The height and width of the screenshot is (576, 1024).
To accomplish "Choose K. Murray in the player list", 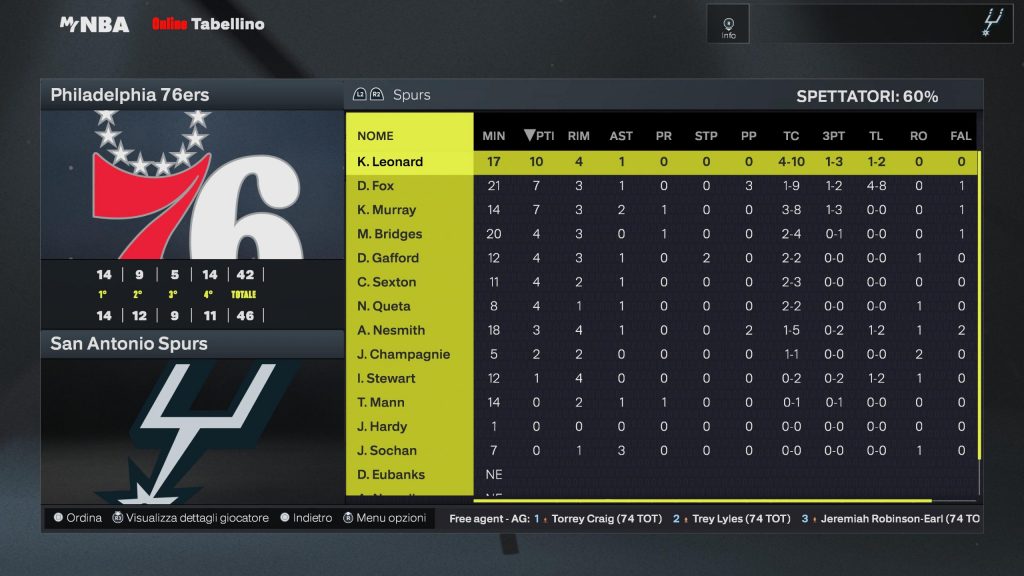I will point(386,210).
